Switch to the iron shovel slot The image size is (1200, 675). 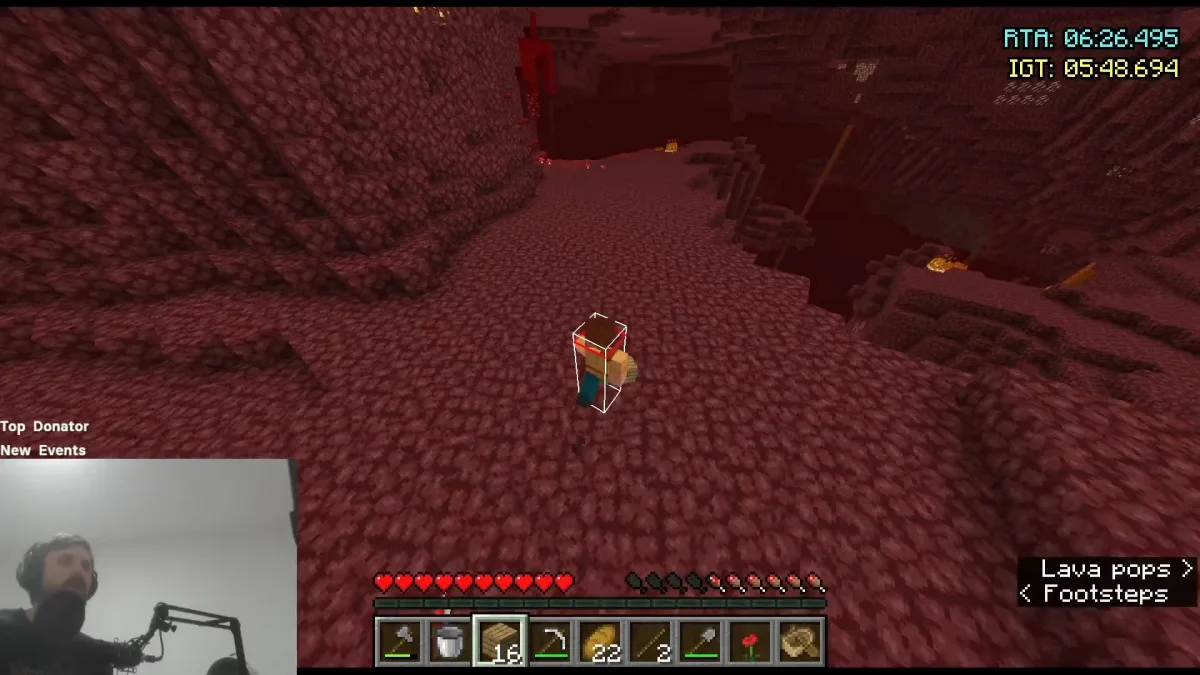click(x=700, y=641)
